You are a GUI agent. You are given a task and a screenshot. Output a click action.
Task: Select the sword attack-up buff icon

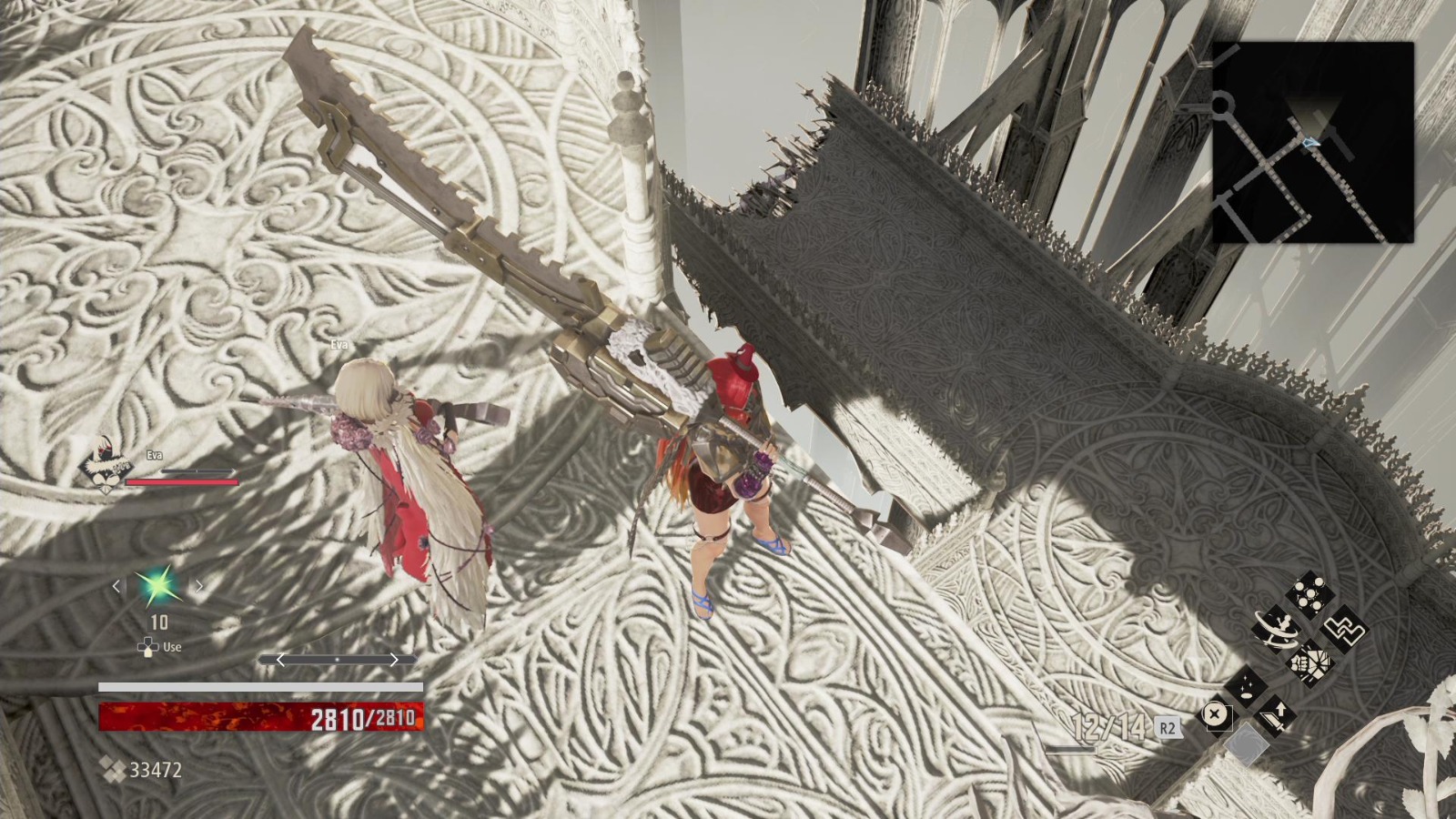pyautogui.click(x=1276, y=716)
